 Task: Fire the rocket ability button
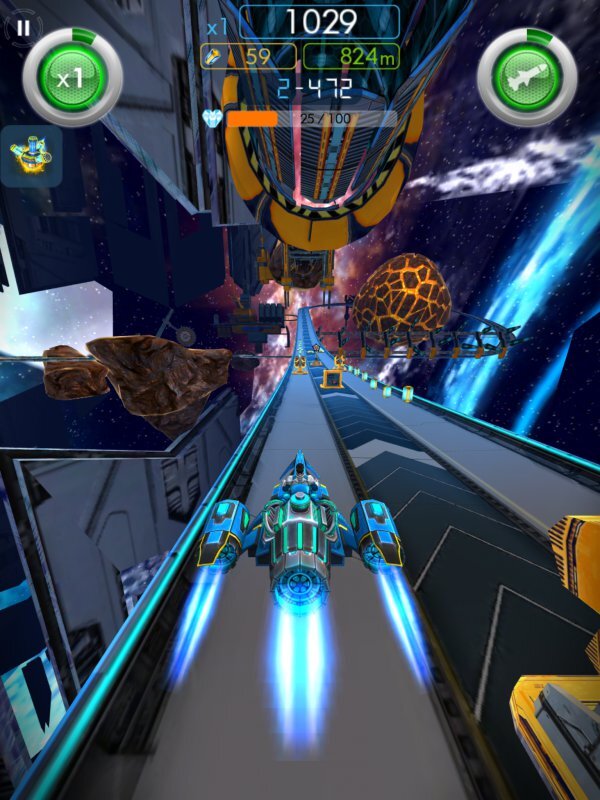(x=527, y=77)
